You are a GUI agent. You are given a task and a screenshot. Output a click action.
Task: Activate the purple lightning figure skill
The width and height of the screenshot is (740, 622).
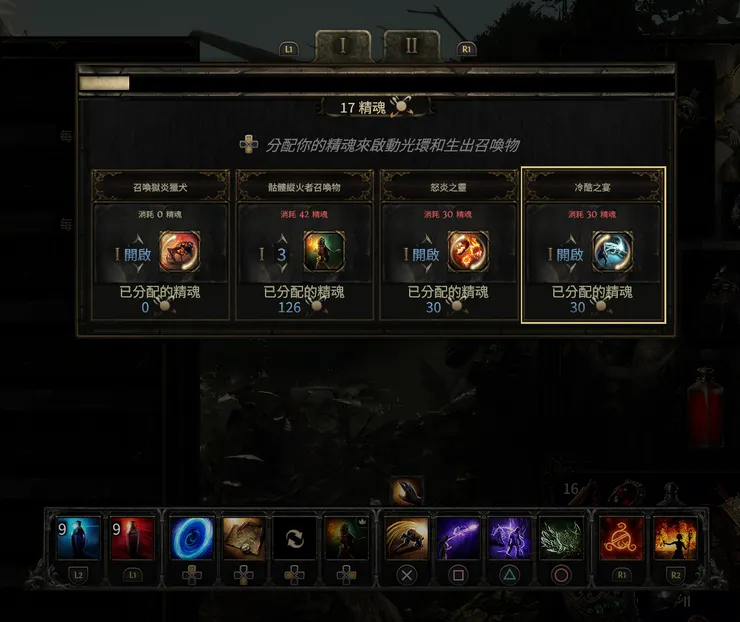click(510, 539)
